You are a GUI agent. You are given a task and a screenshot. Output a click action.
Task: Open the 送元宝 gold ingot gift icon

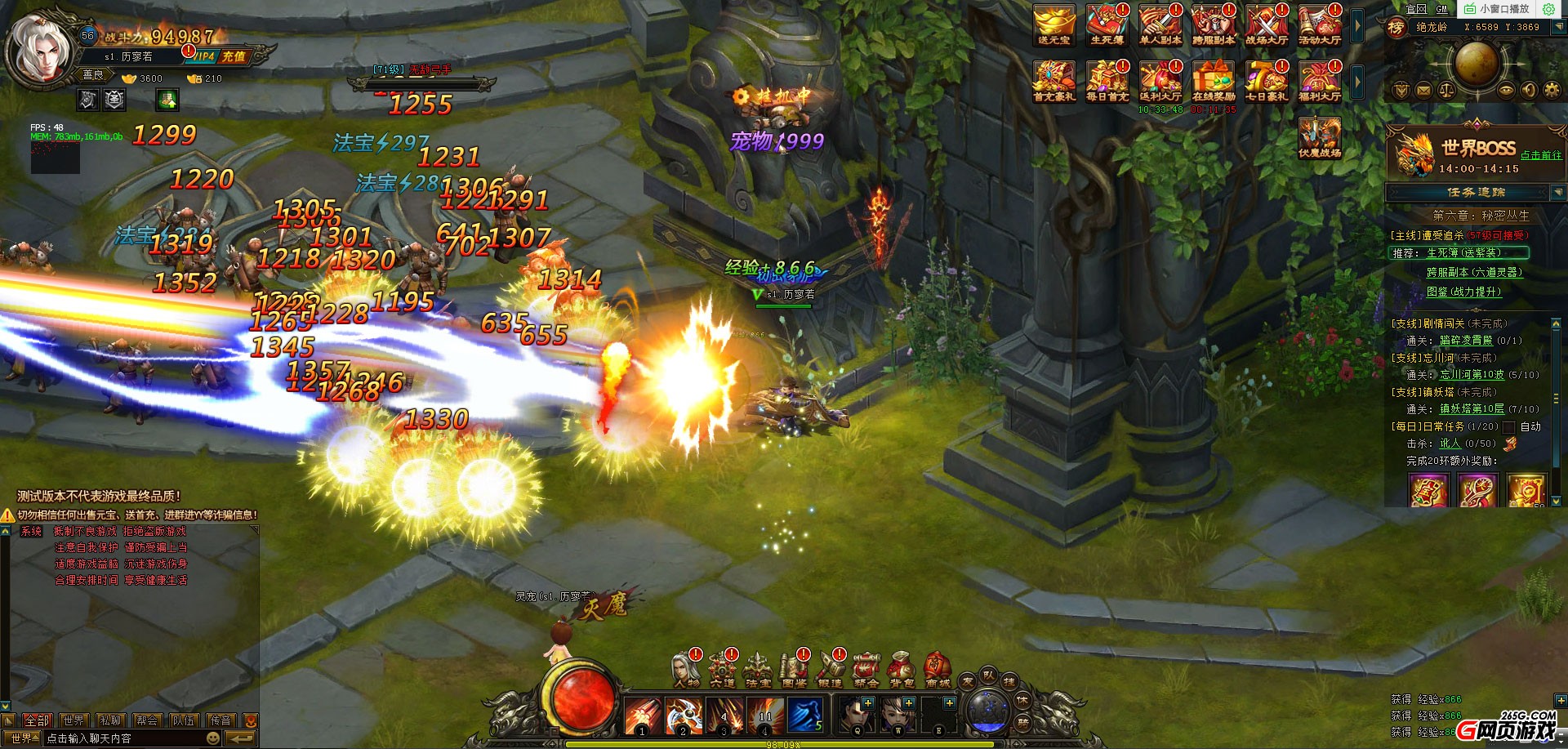[1053, 25]
